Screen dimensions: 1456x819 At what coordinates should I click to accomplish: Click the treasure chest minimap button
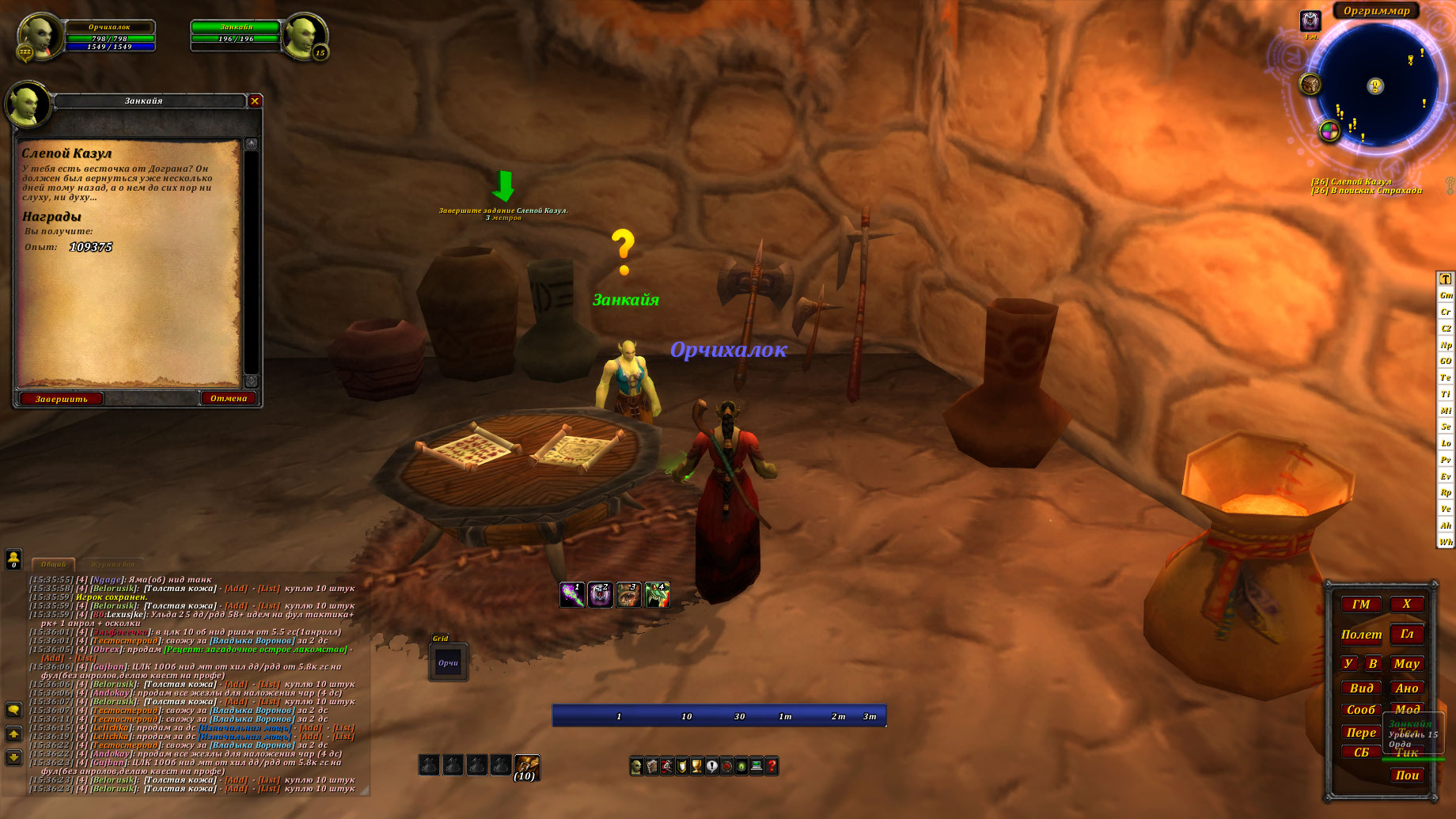tap(1310, 83)
